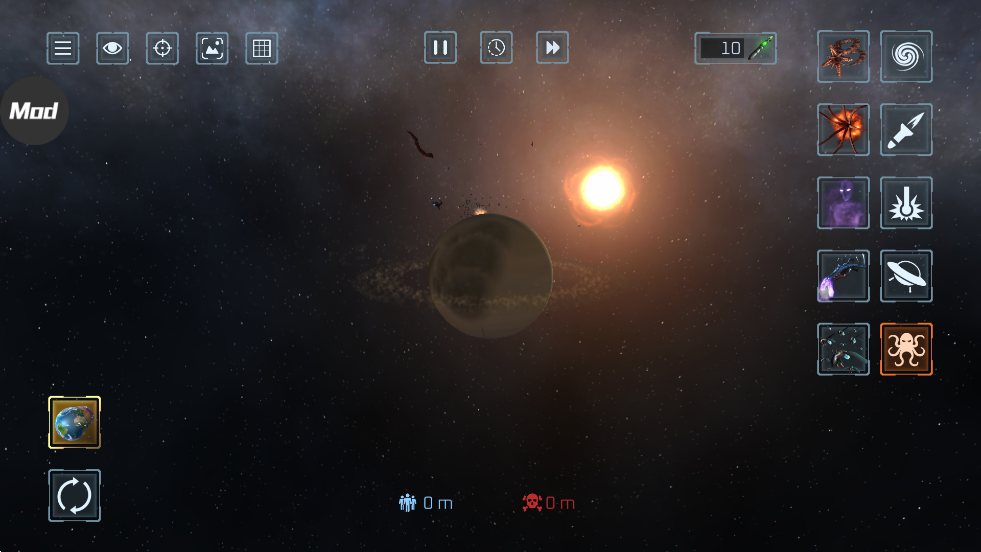The width and height of the screenshot is (981, 552).
Task: Choose the missile weapon
Action: tap(906, 129)
